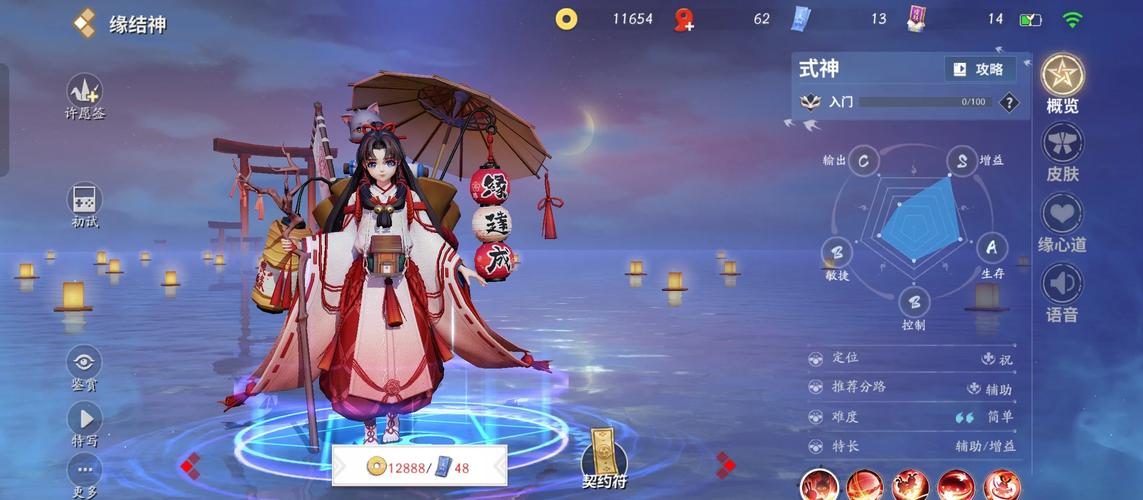Show the 更多 options menu

(x=85, y=471)
